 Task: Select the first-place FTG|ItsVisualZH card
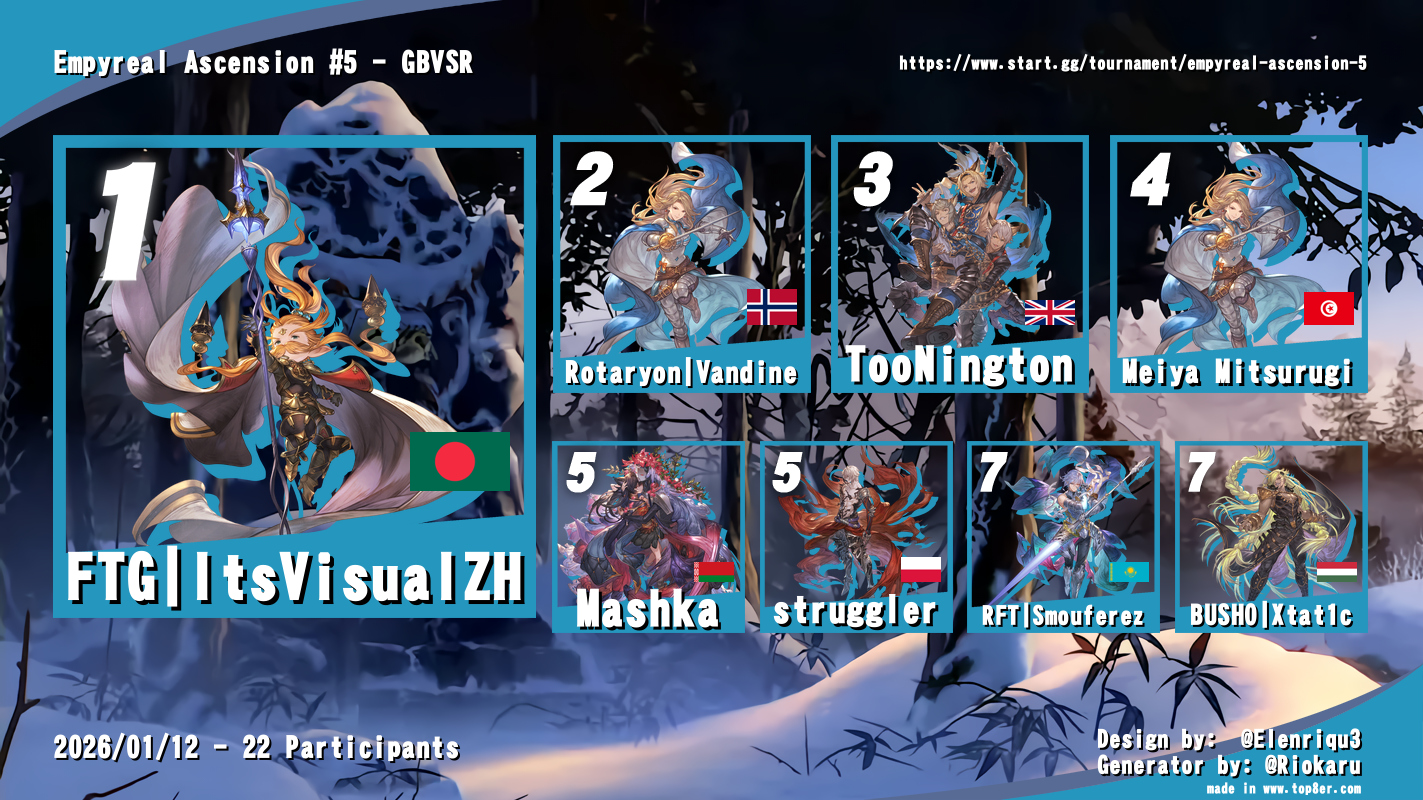click(294, 375)
